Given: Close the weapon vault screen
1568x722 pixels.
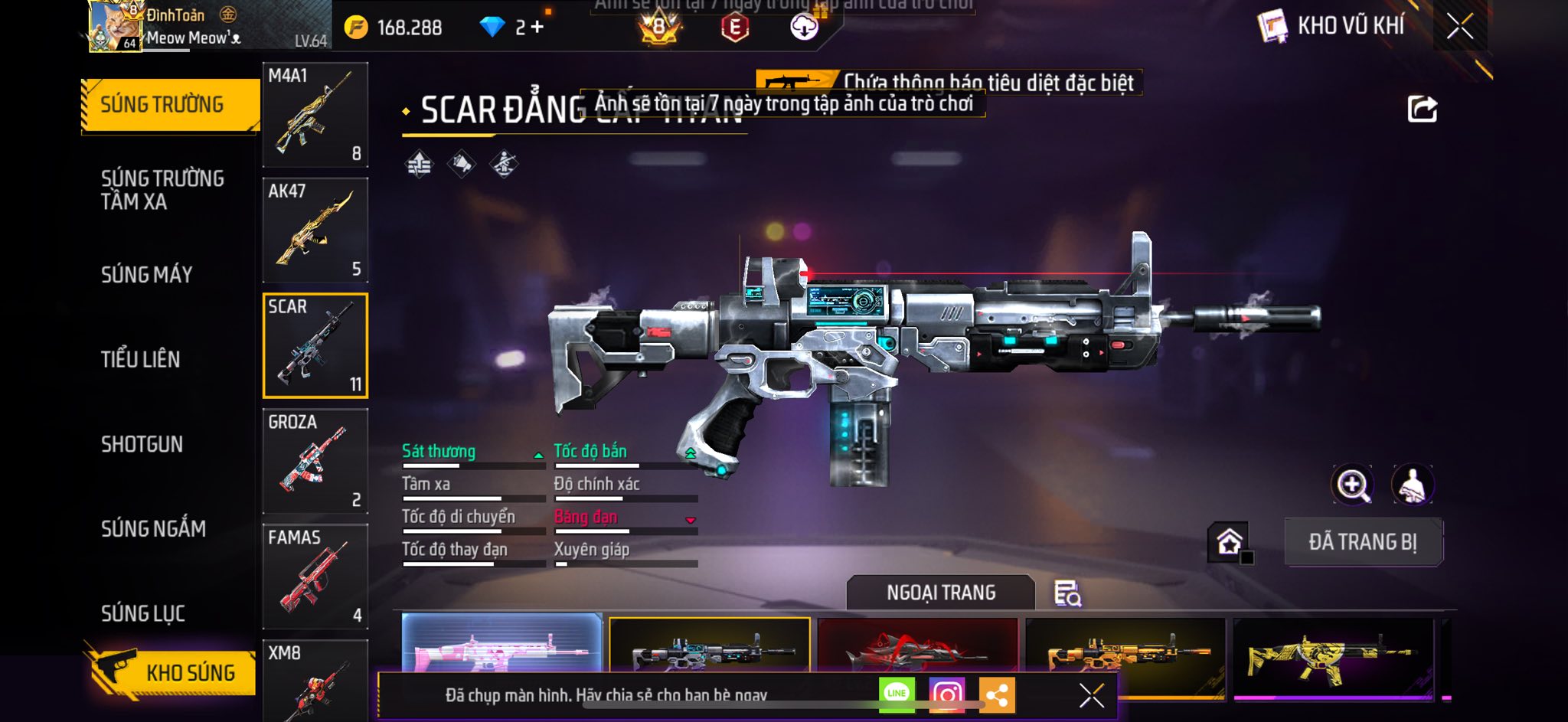Looking at the screenshot, I should (1459, 27).
